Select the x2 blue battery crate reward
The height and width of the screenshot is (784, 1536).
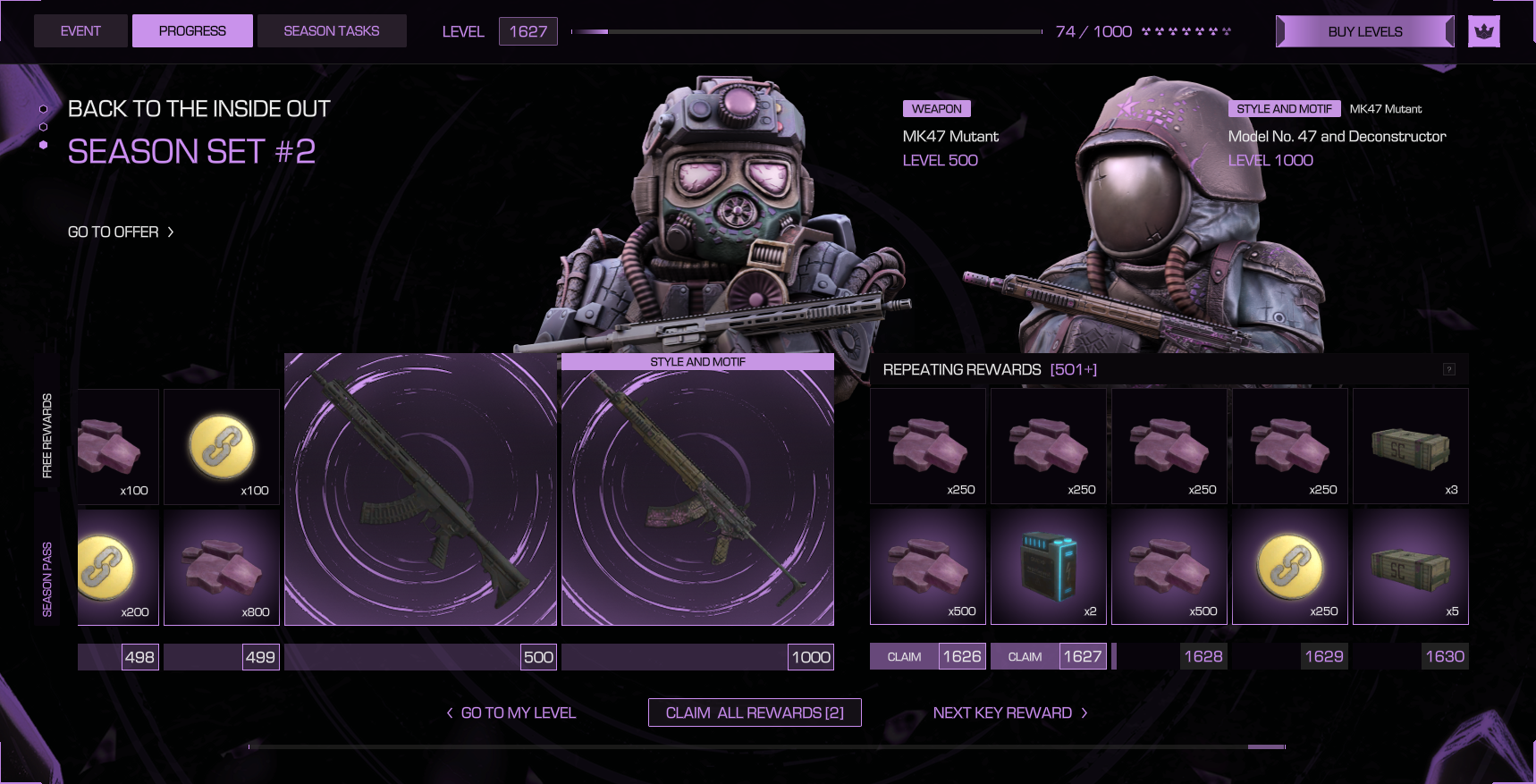point(1049,567)
